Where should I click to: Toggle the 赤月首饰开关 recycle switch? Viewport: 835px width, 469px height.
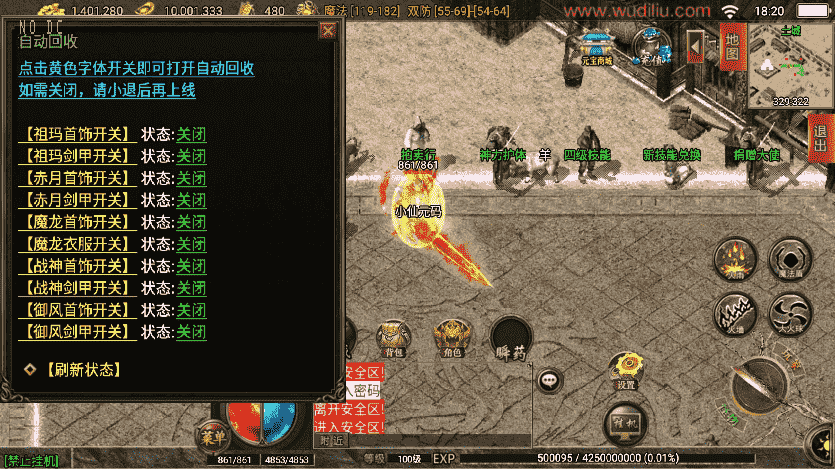77,178
